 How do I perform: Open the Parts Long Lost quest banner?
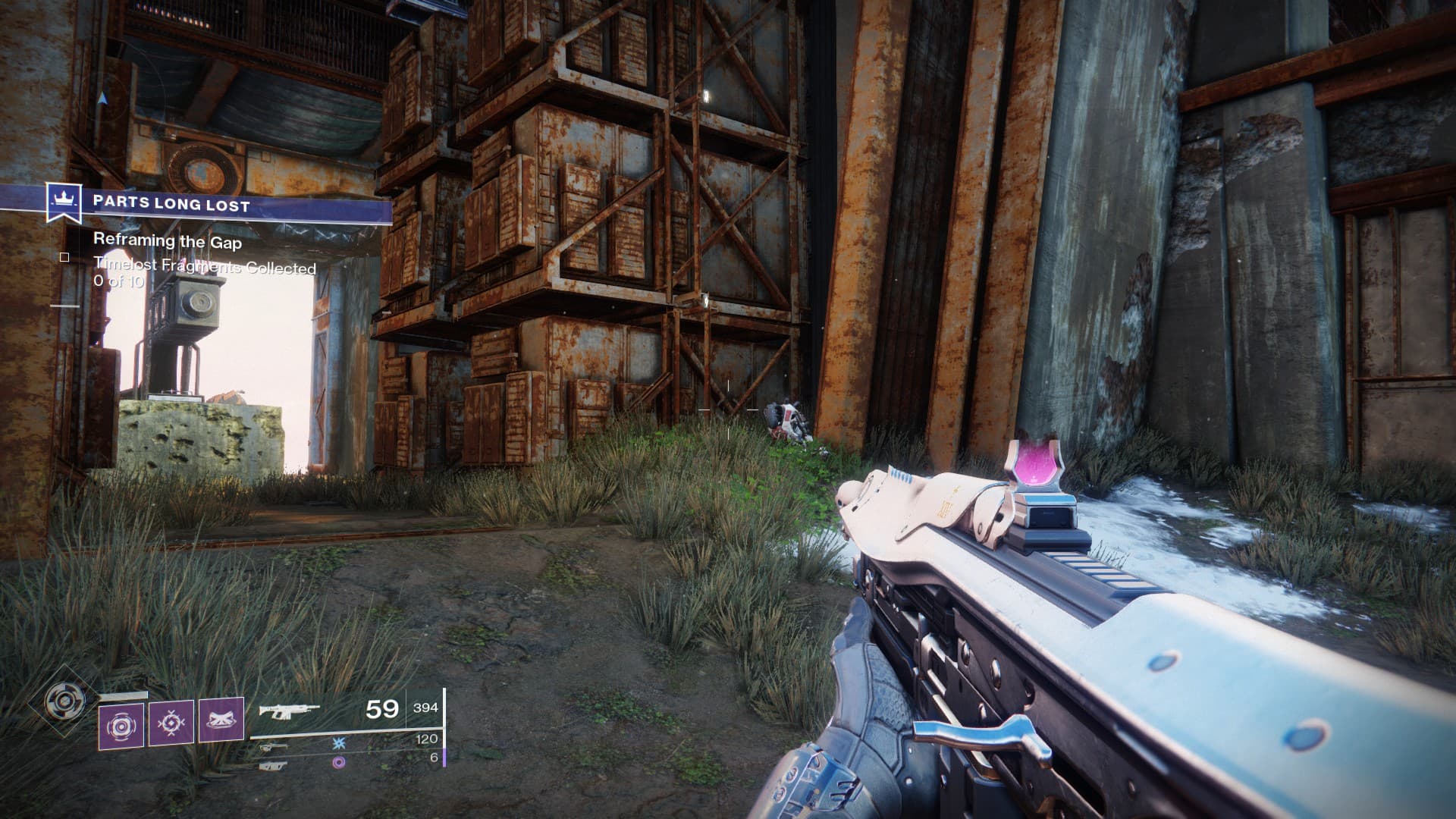(220, 204)
